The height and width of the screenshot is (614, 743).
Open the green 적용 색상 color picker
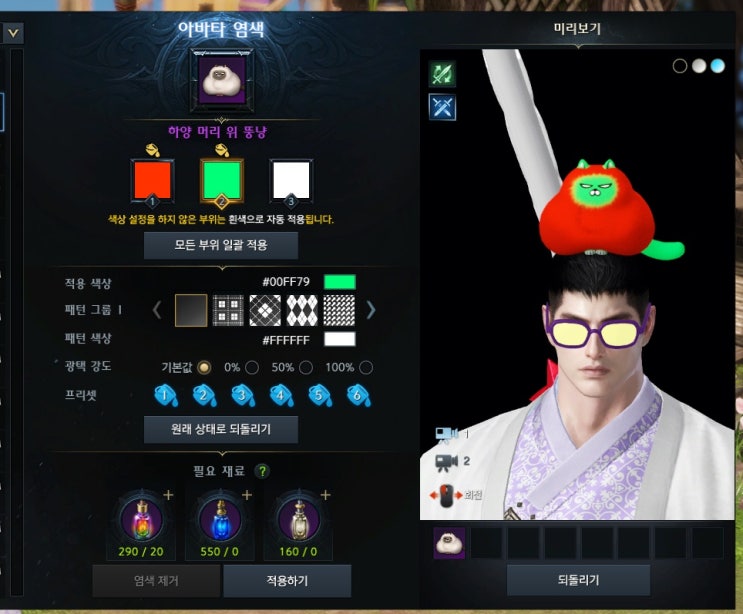[x=339, y=283]
